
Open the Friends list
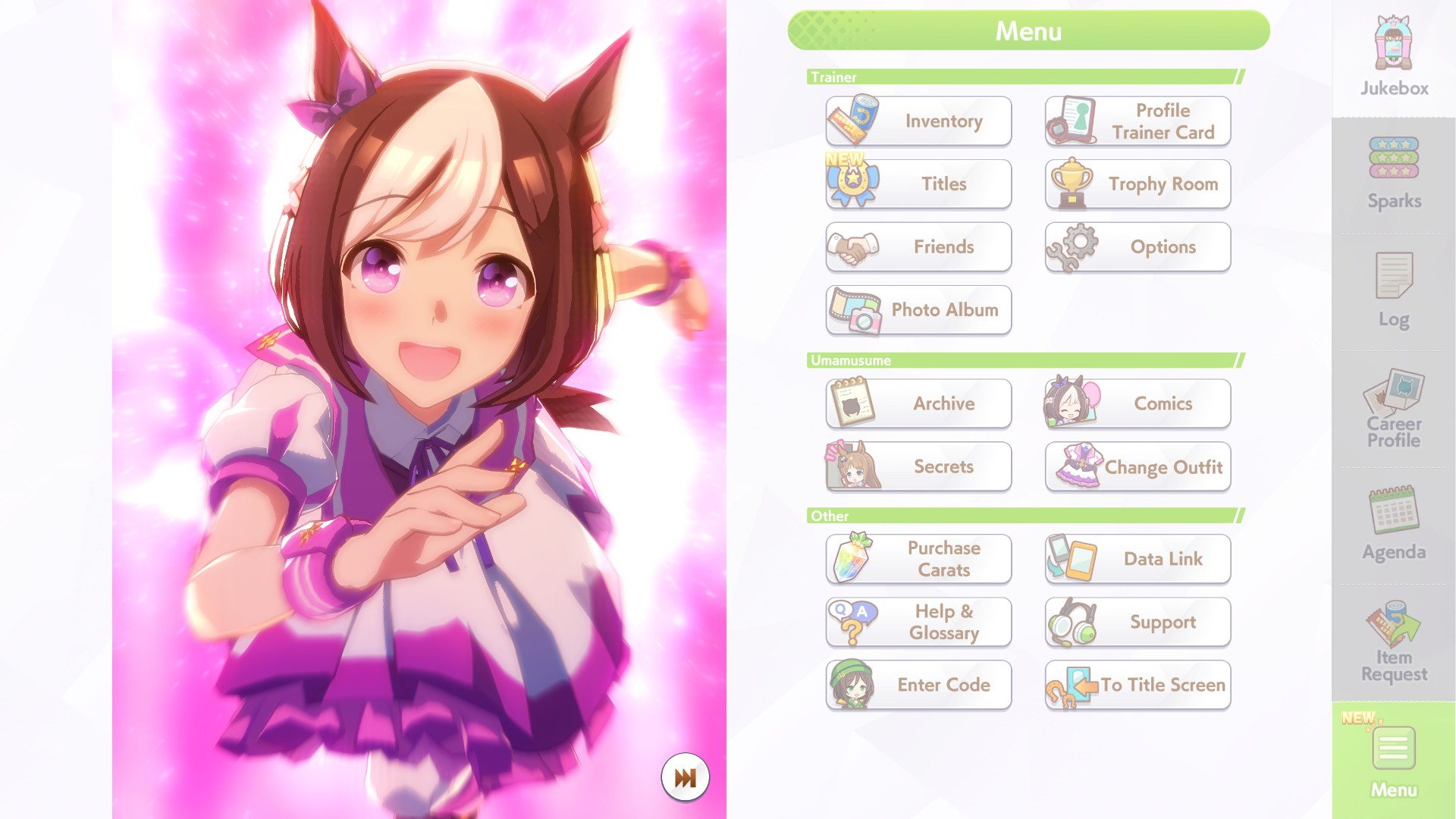click(x=918, y=247)
